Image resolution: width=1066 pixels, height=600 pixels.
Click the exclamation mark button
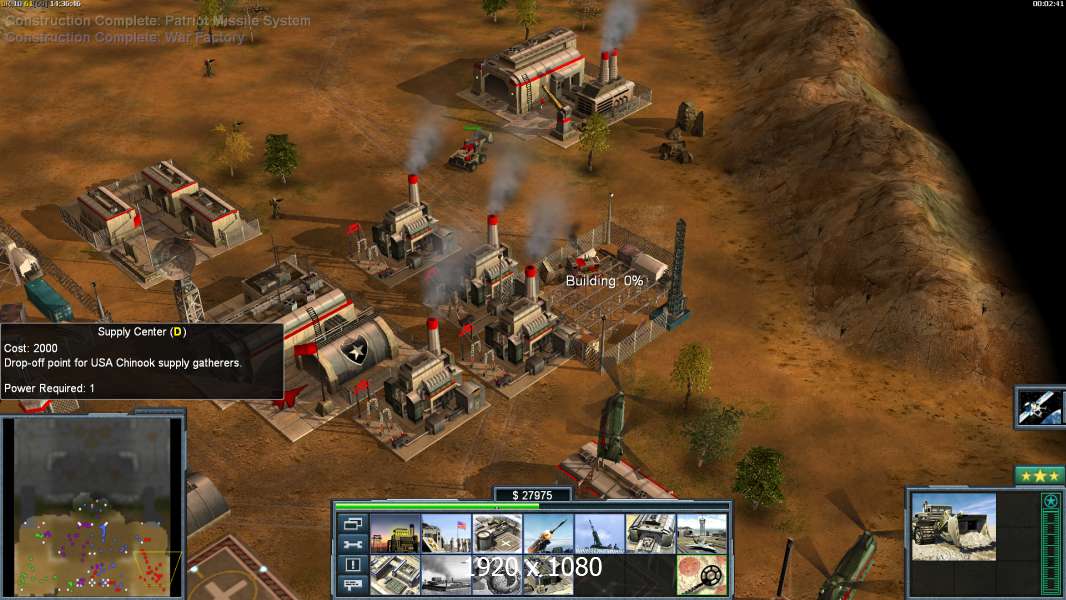(x=353, y=565)
